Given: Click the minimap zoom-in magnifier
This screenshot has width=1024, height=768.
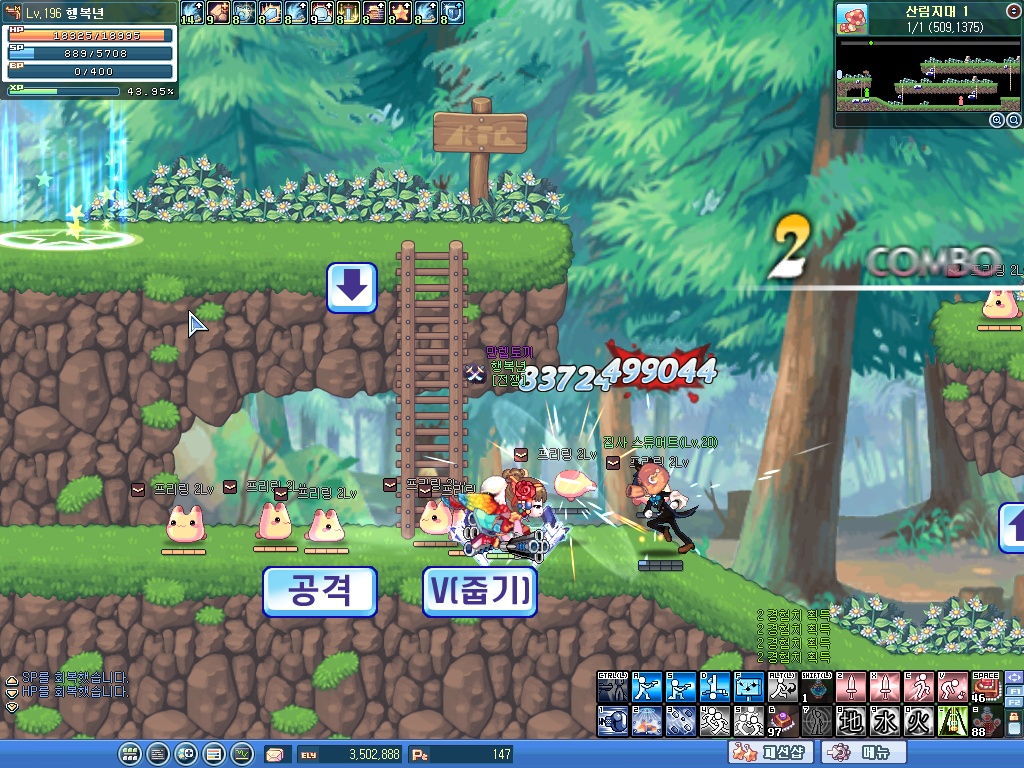Looking at the screenshot, I should click(x=997, y=119).
